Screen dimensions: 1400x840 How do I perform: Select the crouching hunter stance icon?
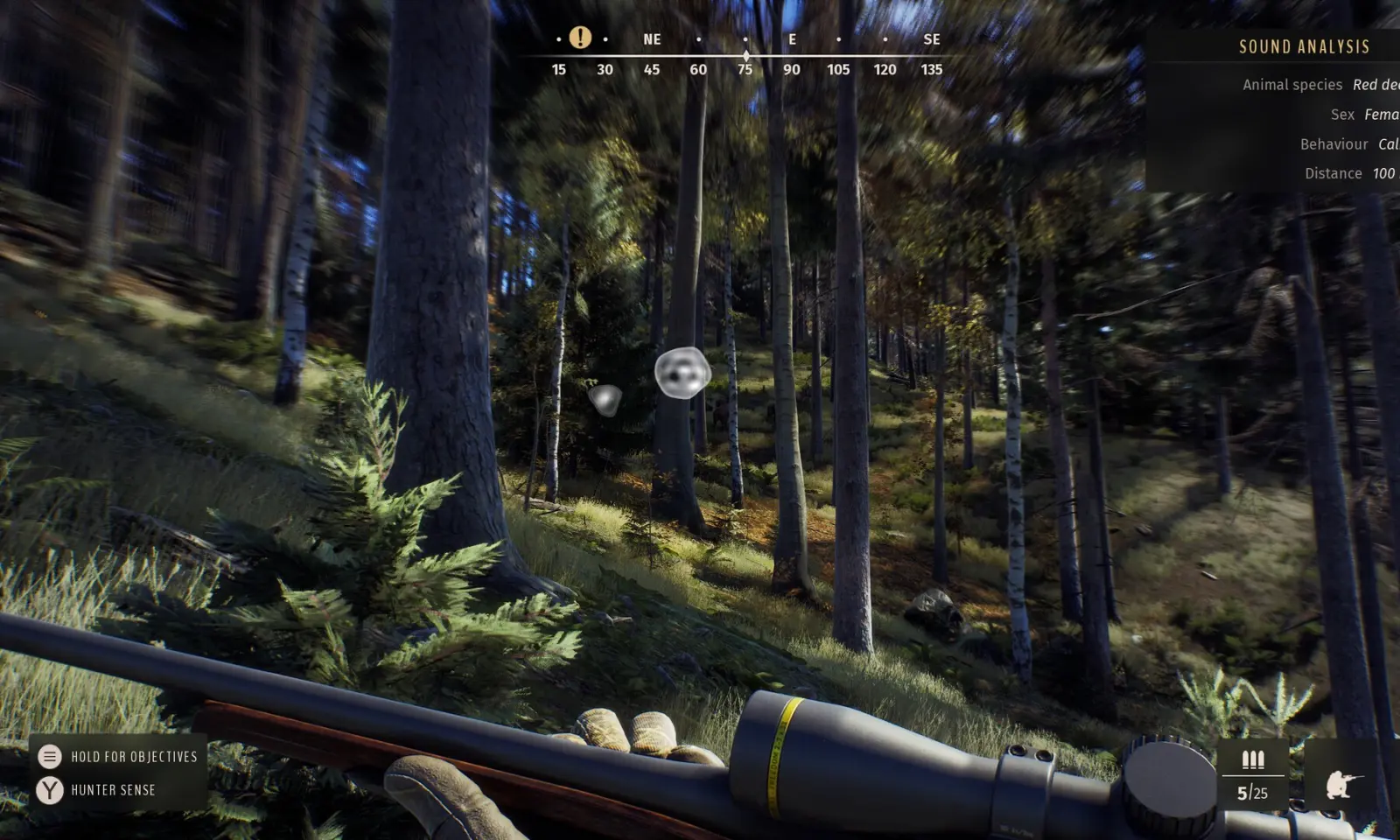(1342, 784)
